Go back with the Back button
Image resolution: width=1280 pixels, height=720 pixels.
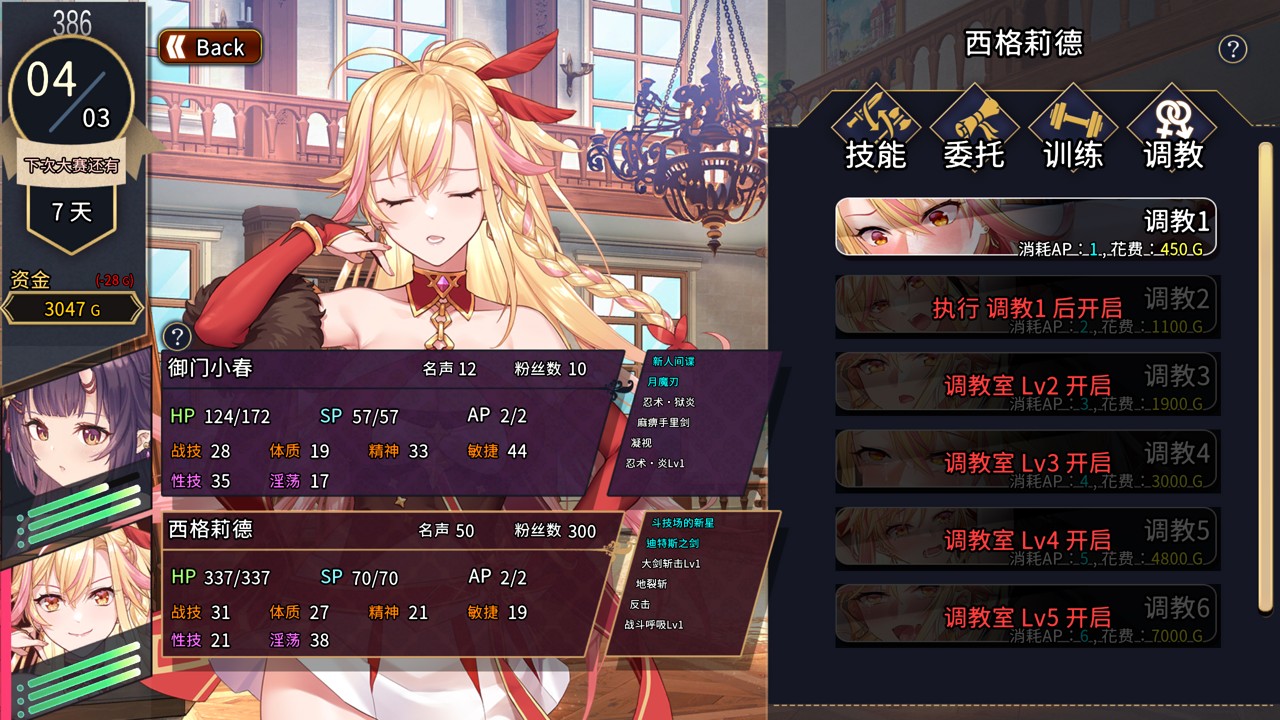pyautogui.click(x=210, y=47)
